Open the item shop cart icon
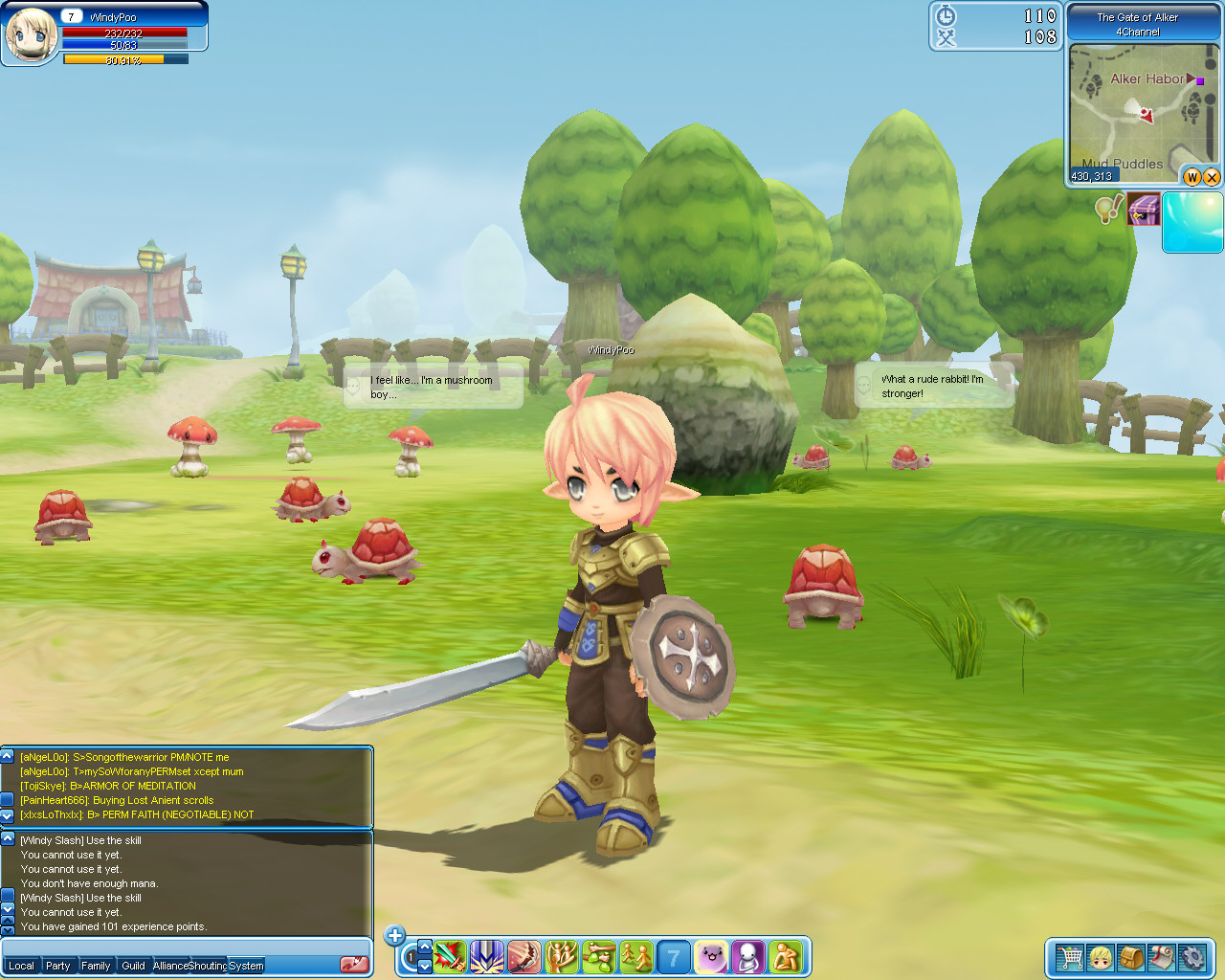 coord(1068,957)
